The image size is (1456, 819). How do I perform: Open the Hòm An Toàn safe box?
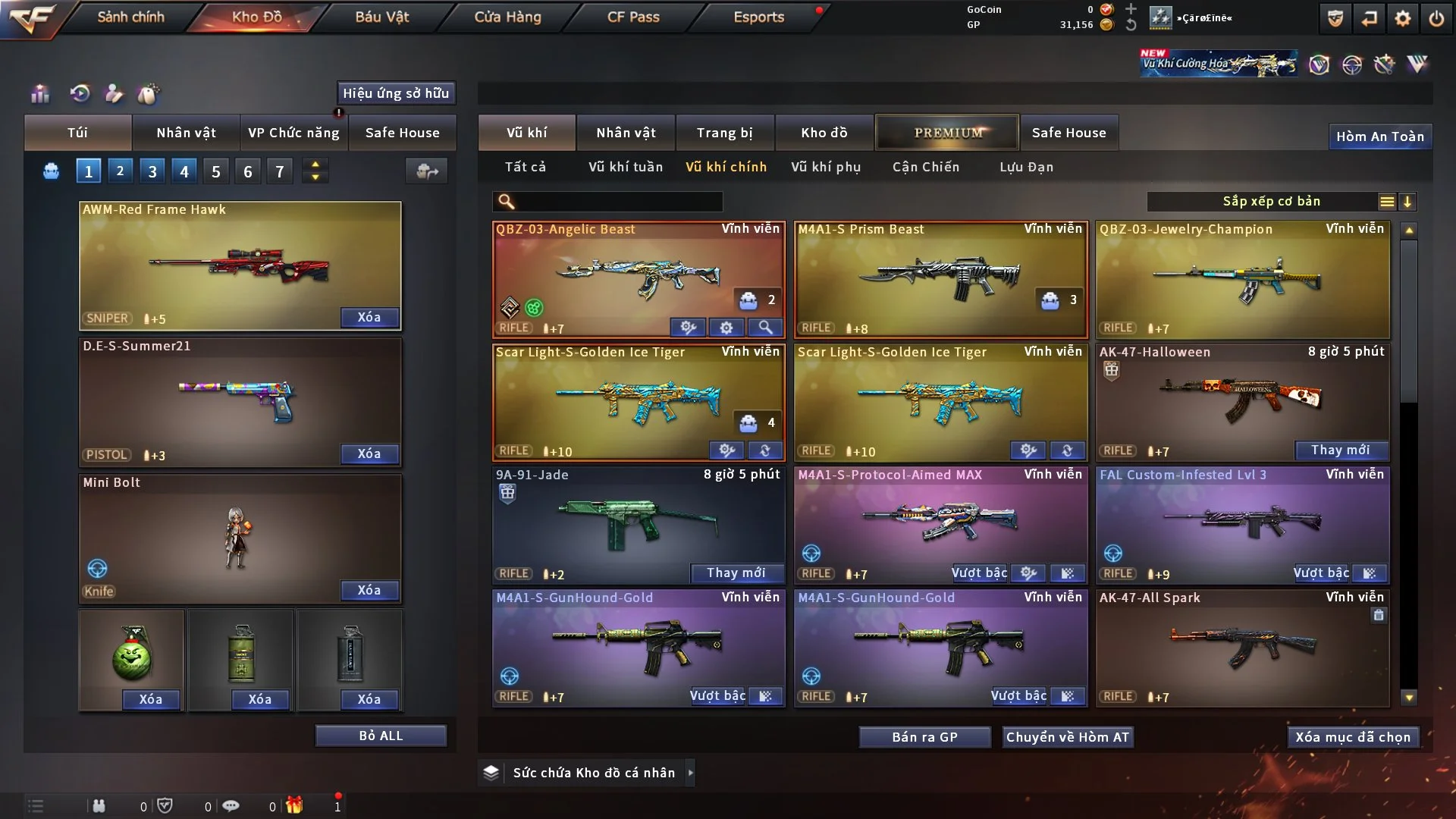(1380, 136)
